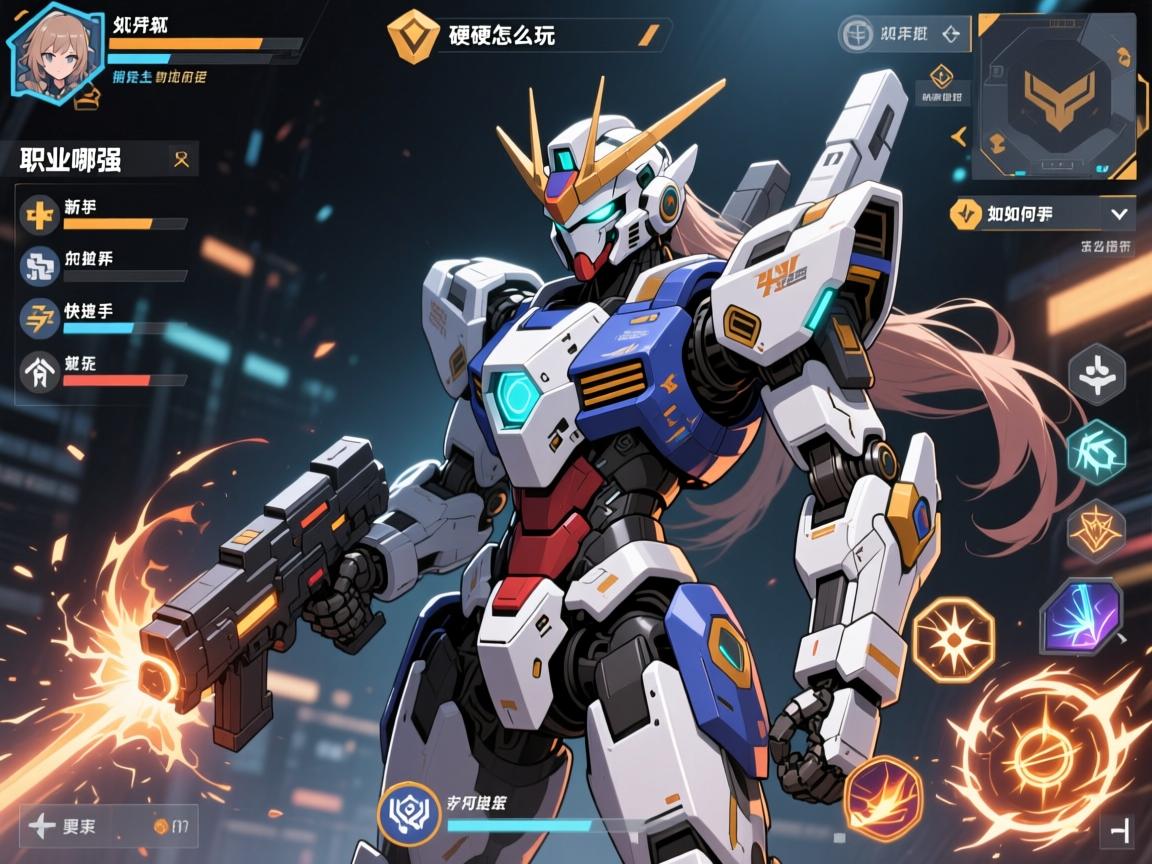Use the orange hexagon crest skill
This screenshot has height=864, width=1152.
[x=1097, y=530]
